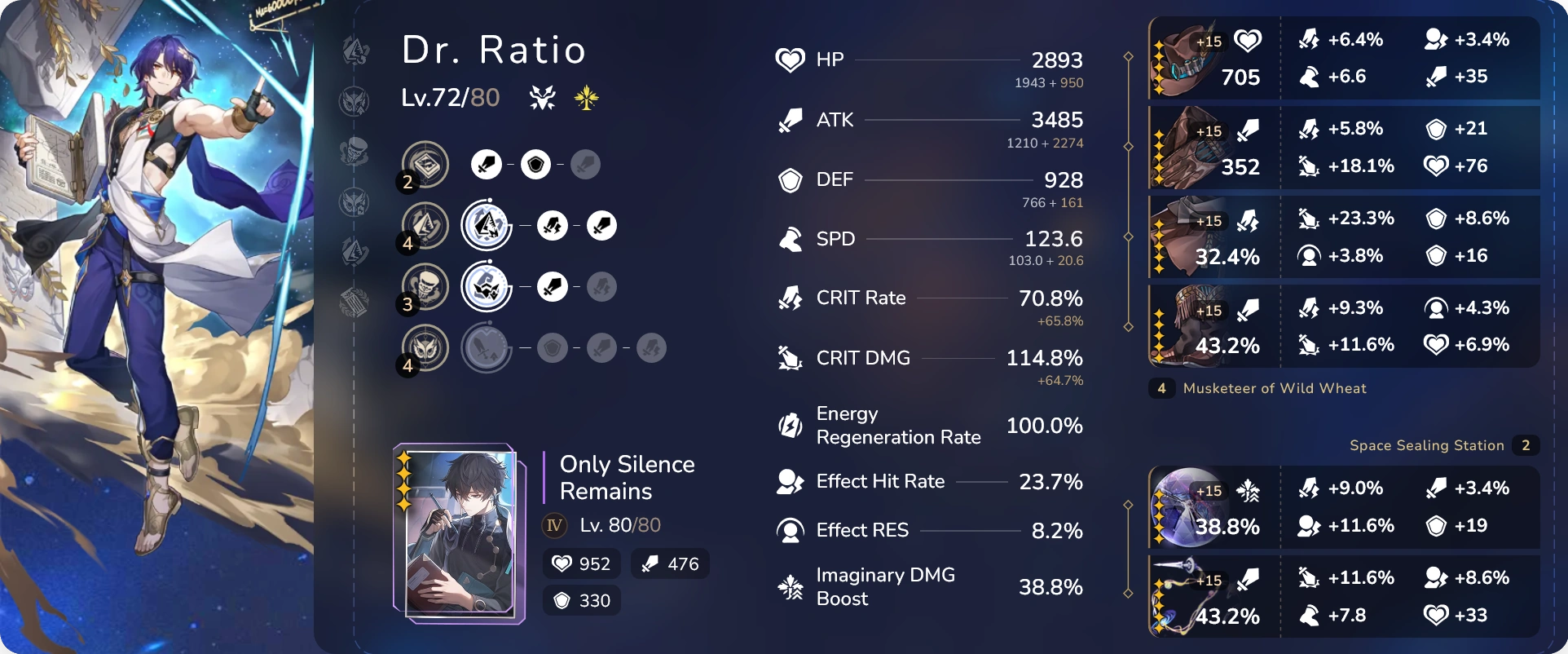Toggle the Basic ATK trace node marked 2
This screenshot has height=654, width=1568.
pyautogui.click(x=424, y=165)
